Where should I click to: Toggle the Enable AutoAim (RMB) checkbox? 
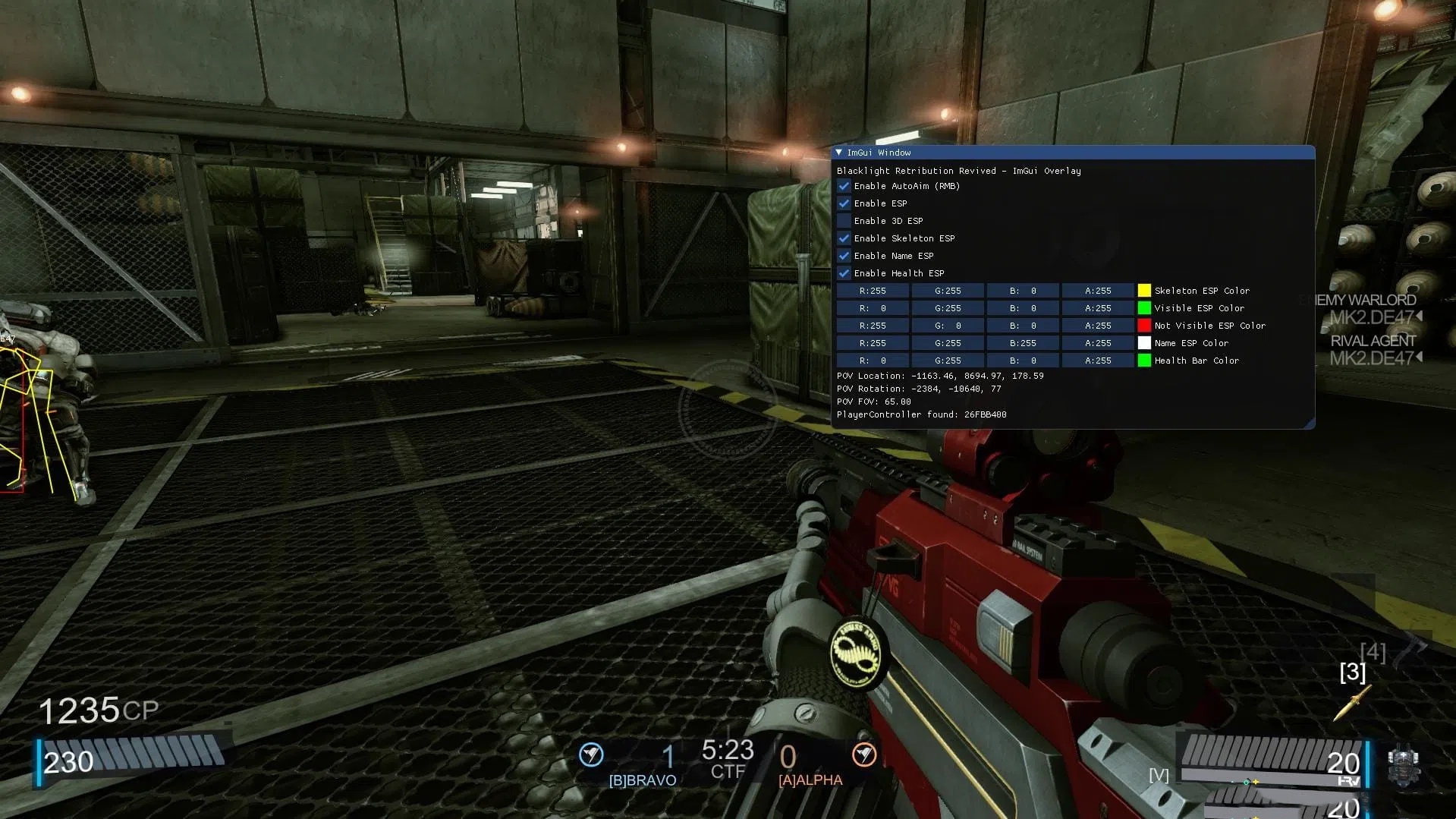[844, 186]
